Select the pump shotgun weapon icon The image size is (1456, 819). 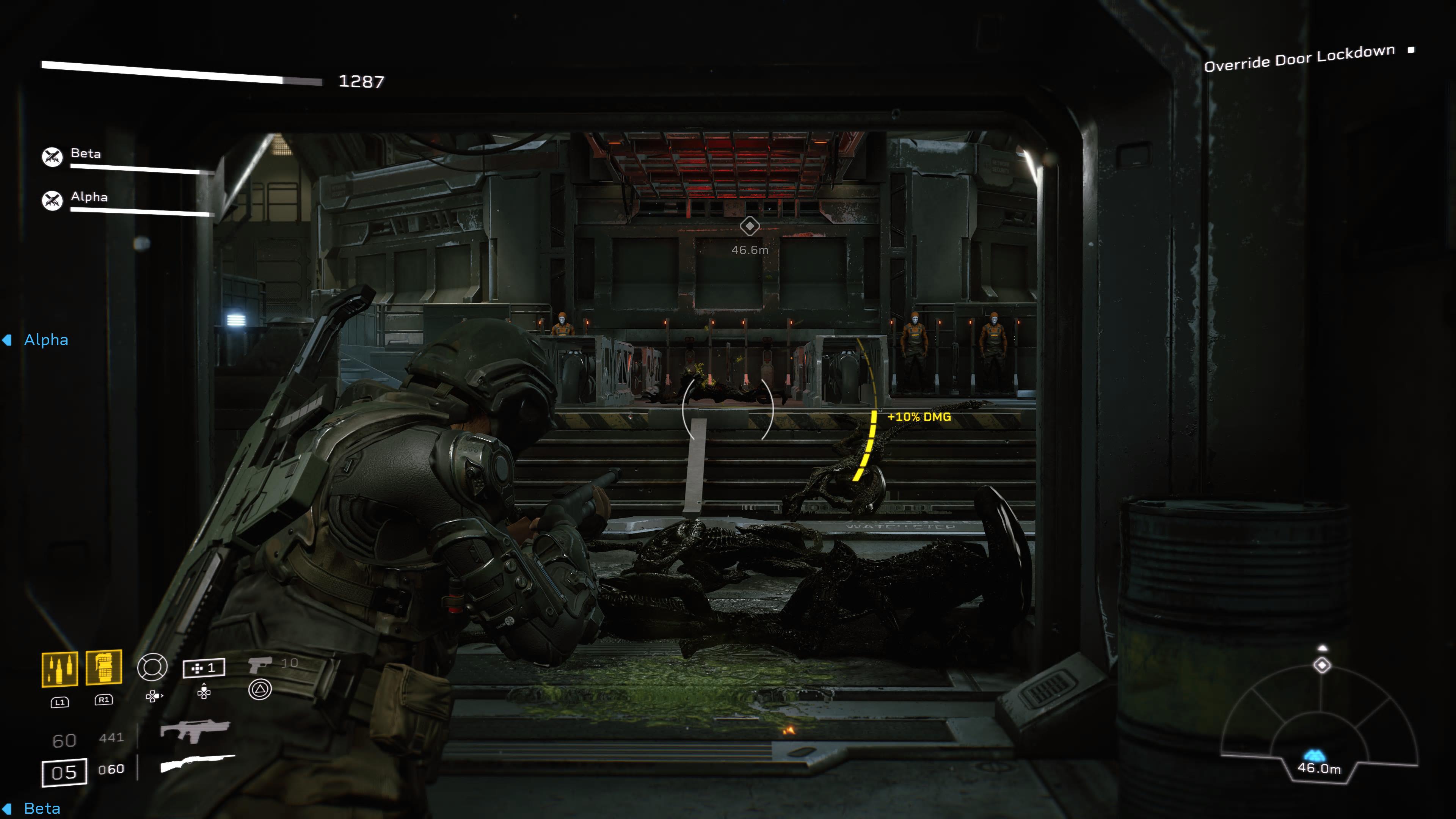pyautogui.click(x=197, y=763)
